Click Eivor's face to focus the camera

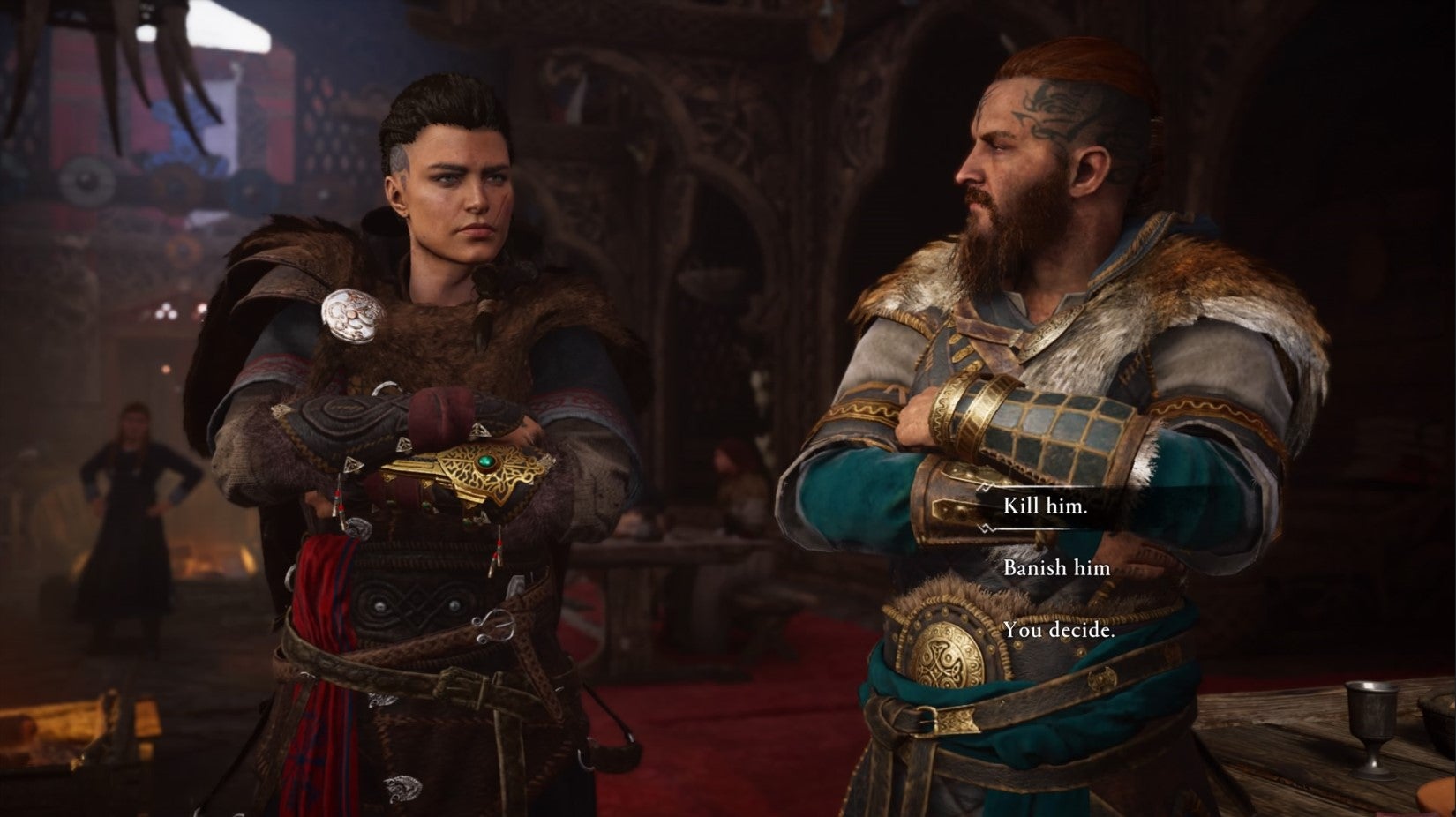[459, 190]
